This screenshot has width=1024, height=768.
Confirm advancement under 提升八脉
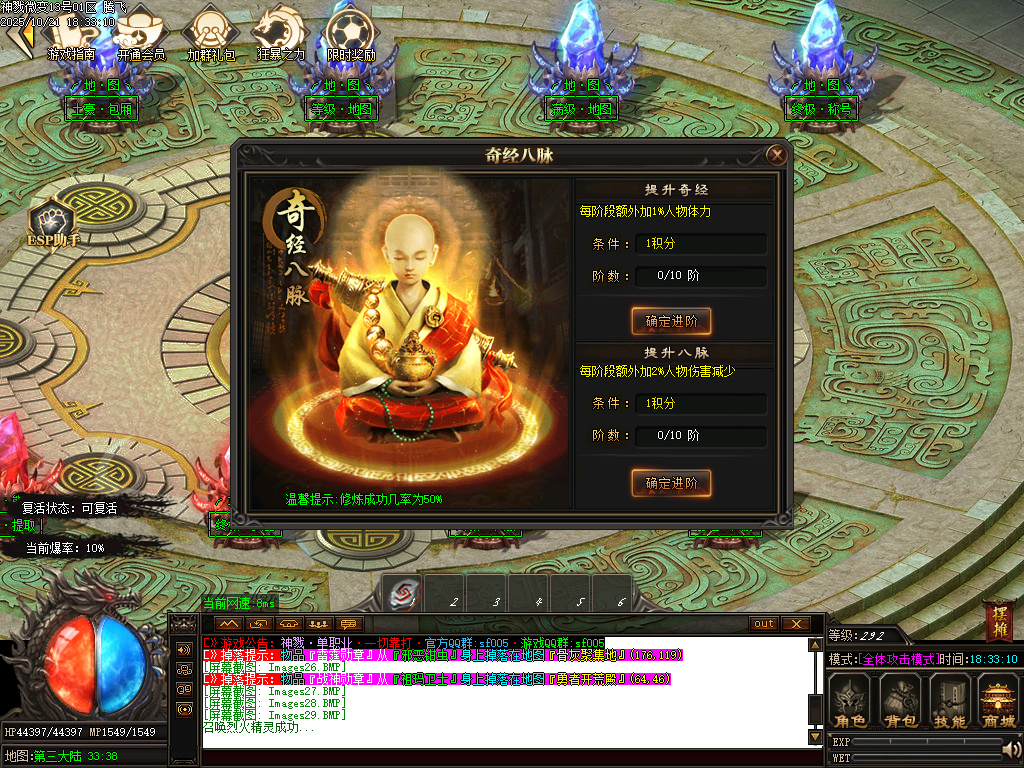pyautogui.click(x=671, y=483)
